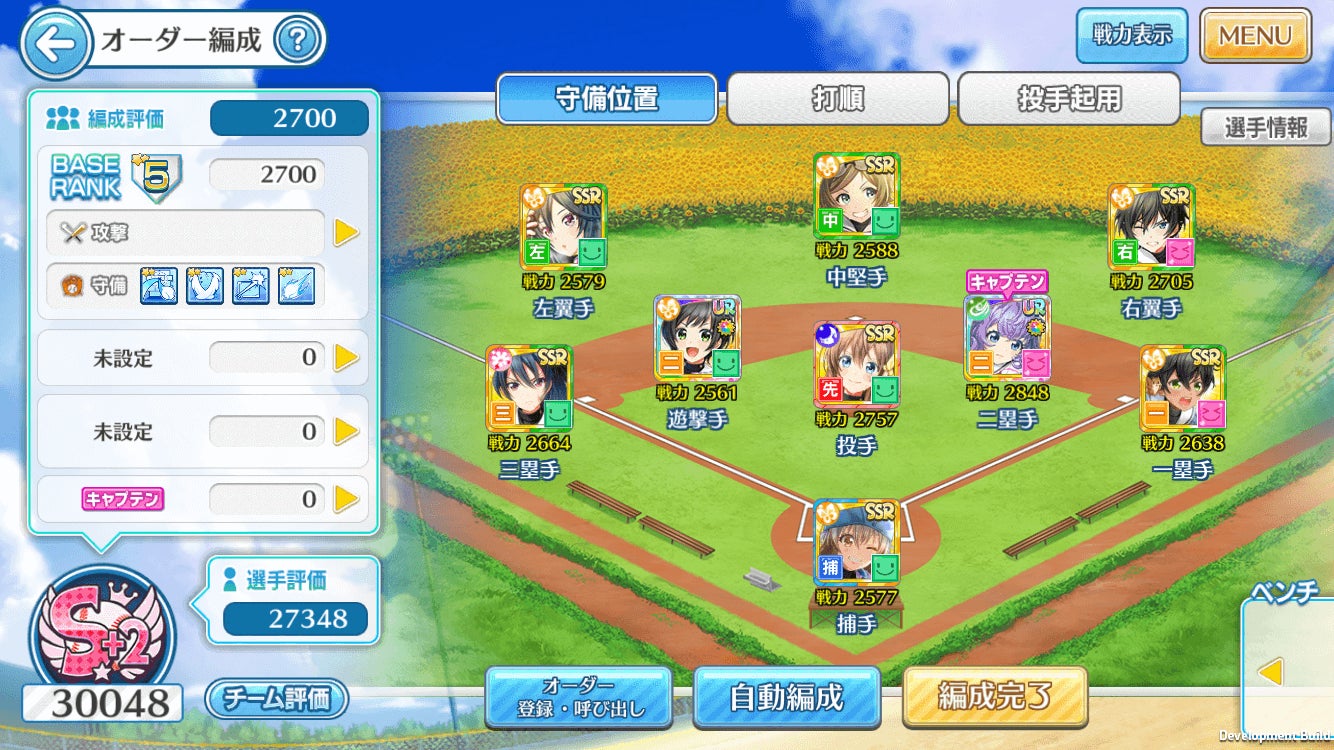
Task: Switch to the 投手起用 tab
Action: (1069, 99)
